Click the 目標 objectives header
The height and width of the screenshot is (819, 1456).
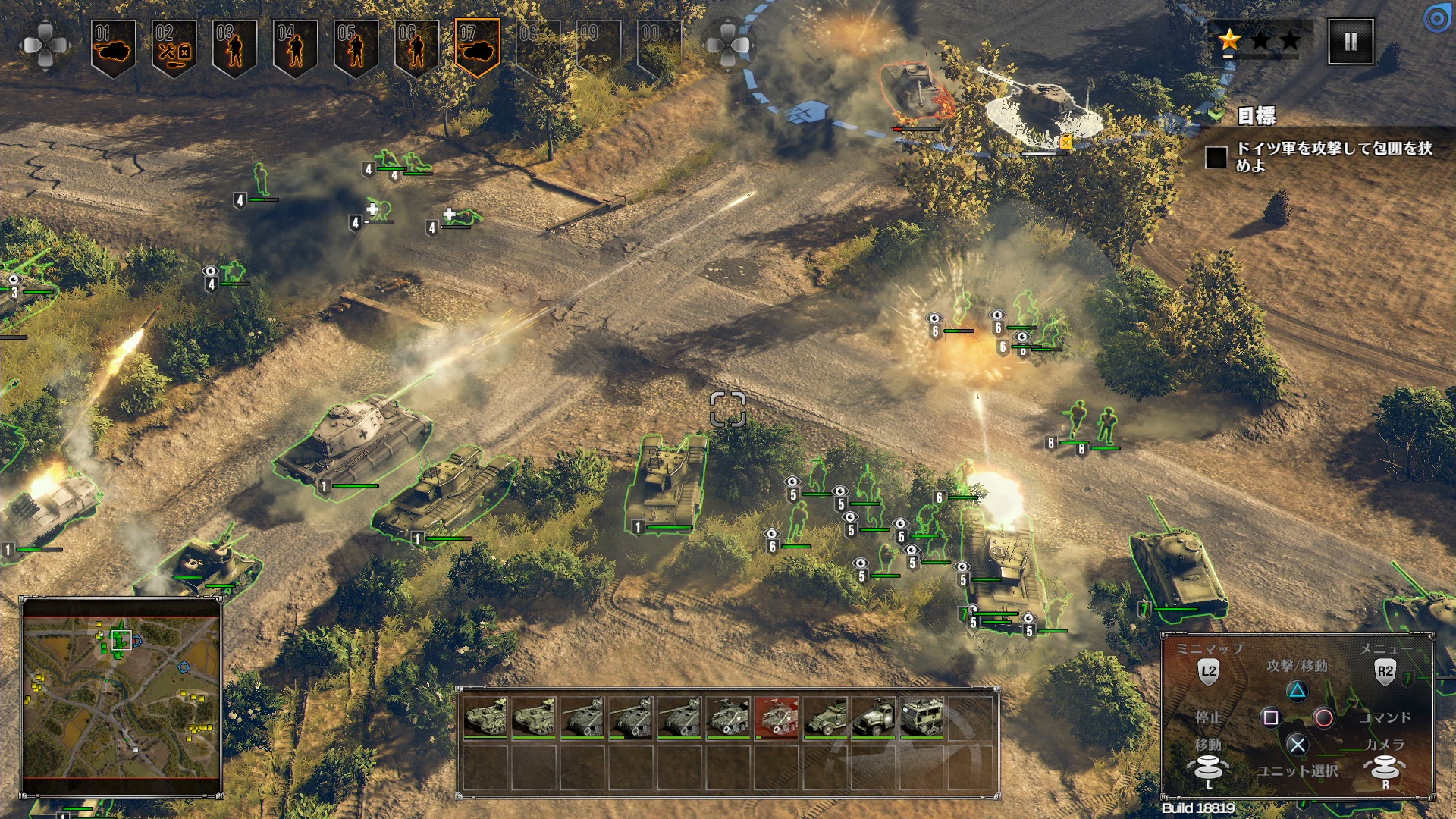coord(1256,116)
